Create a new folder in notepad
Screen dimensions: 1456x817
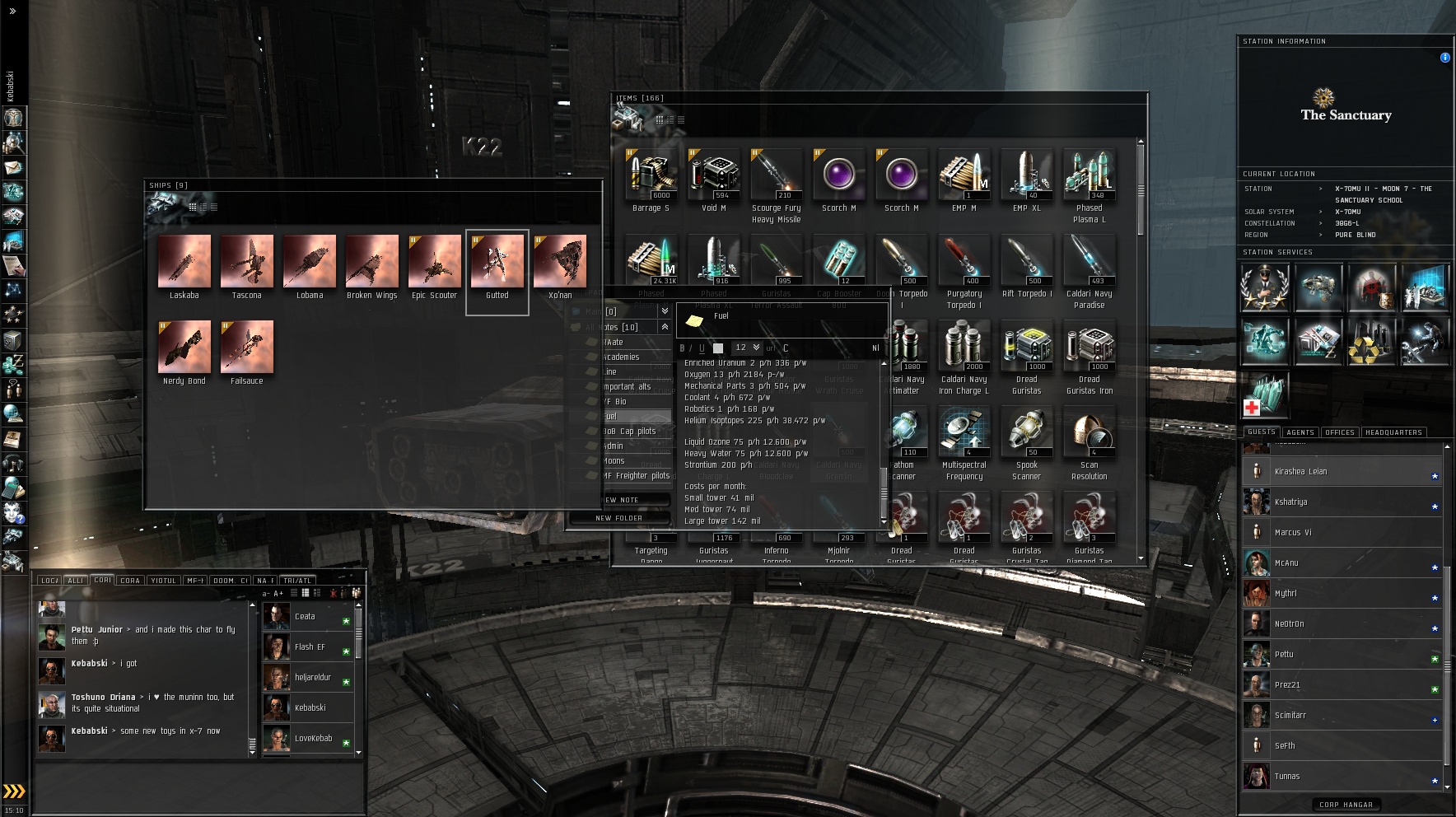618,518
